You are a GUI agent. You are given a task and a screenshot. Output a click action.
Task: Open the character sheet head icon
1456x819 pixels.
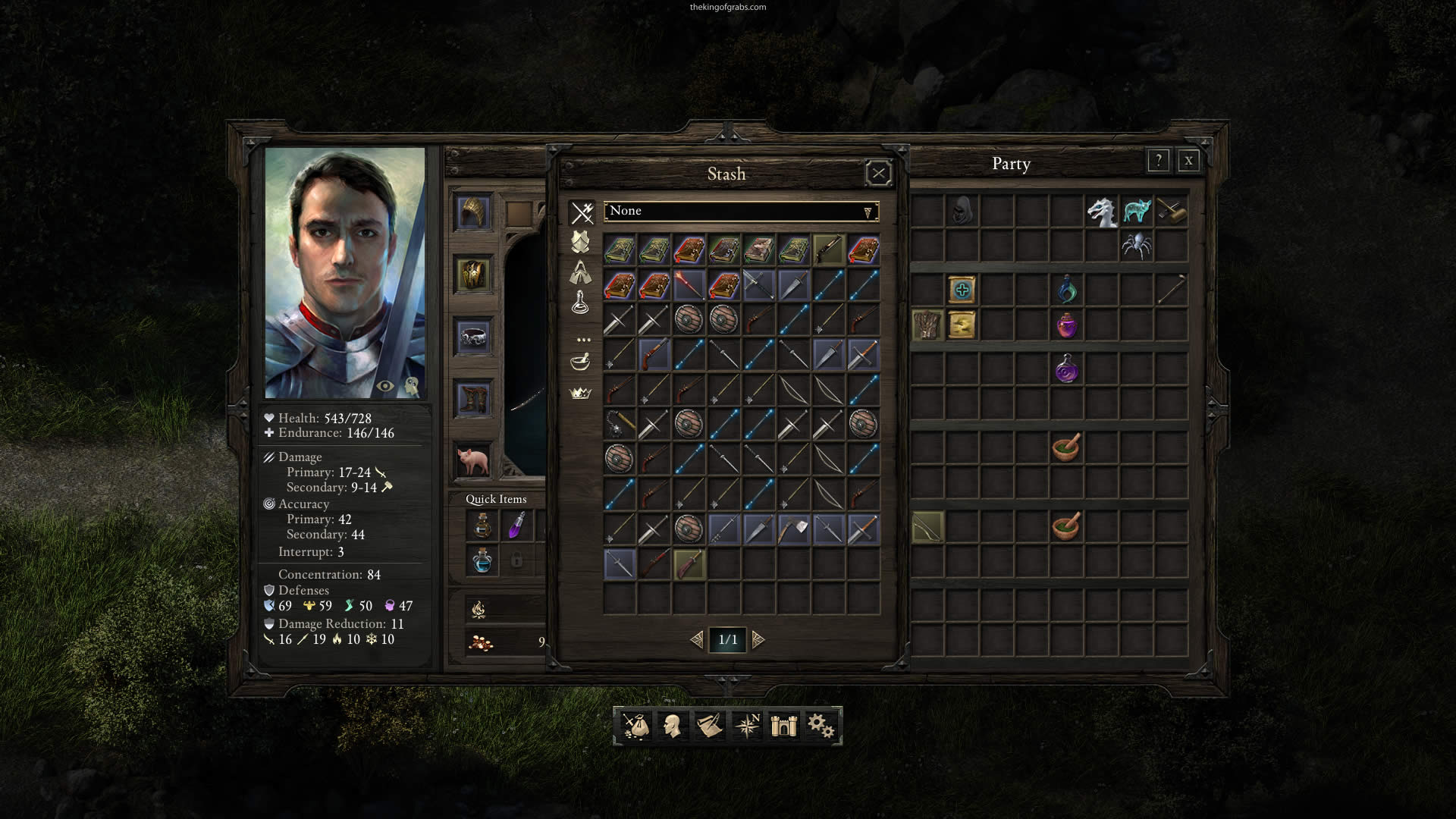[x=672, y=726]
